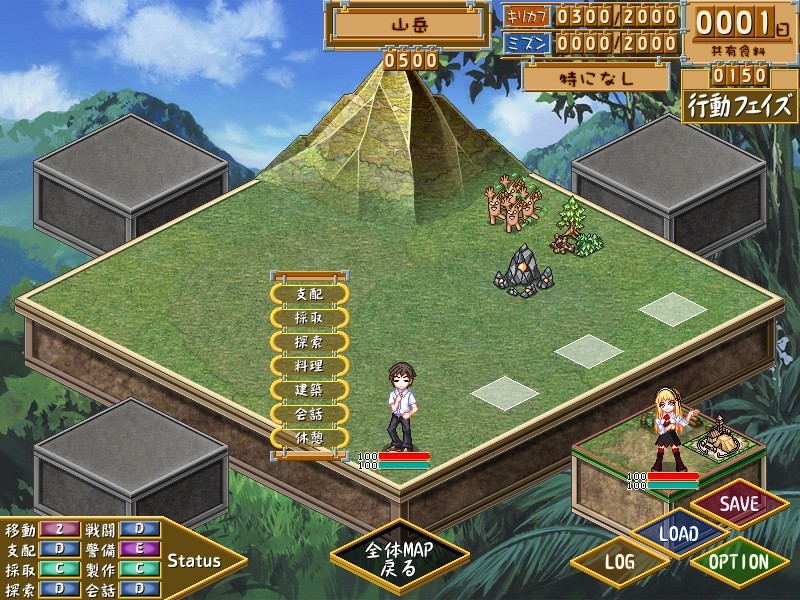Choose the 建築 build command
The width and height of the screenshot is (800, 600).
(x=309, y=390)
